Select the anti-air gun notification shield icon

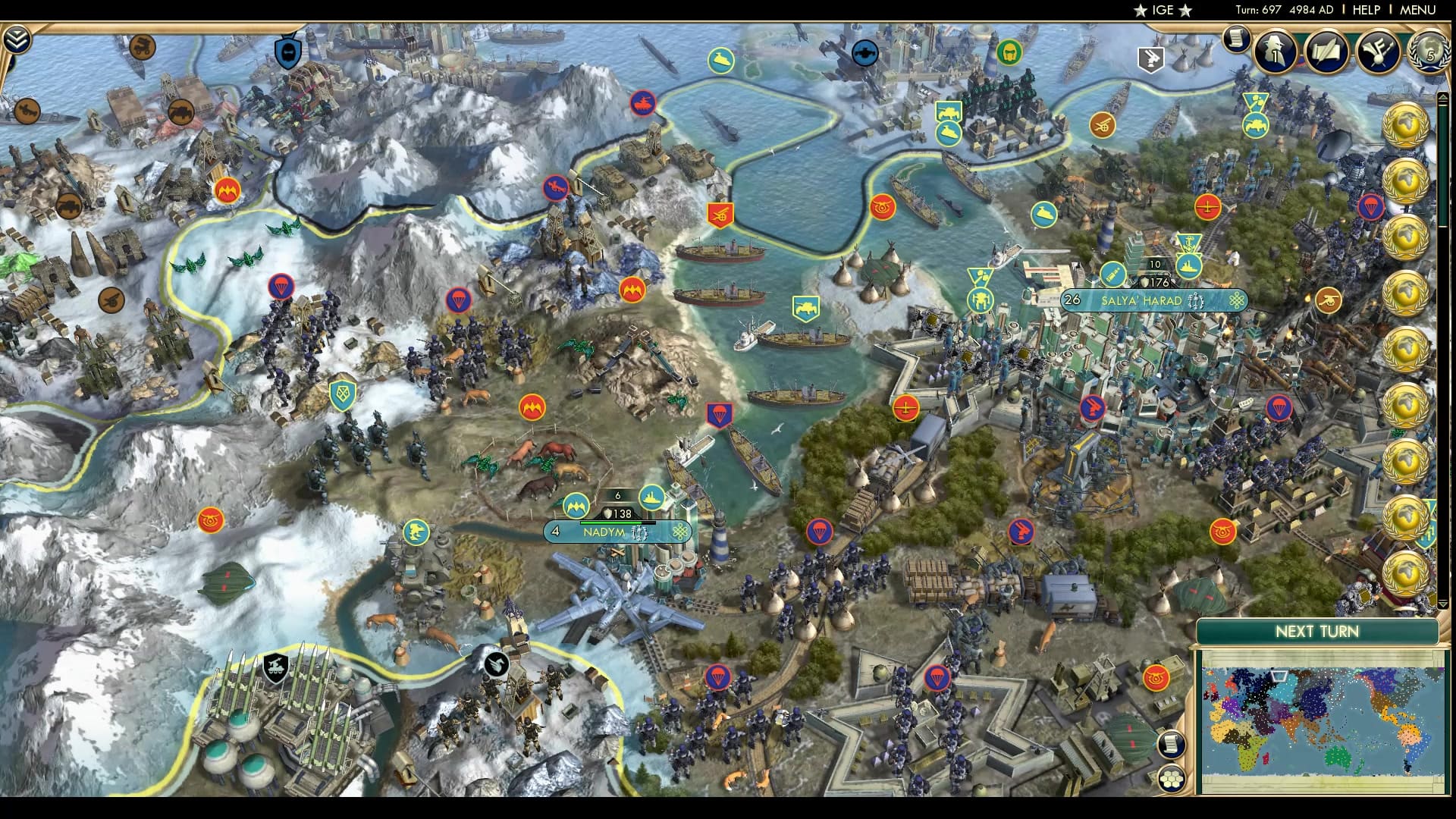tap(1151, 58)
